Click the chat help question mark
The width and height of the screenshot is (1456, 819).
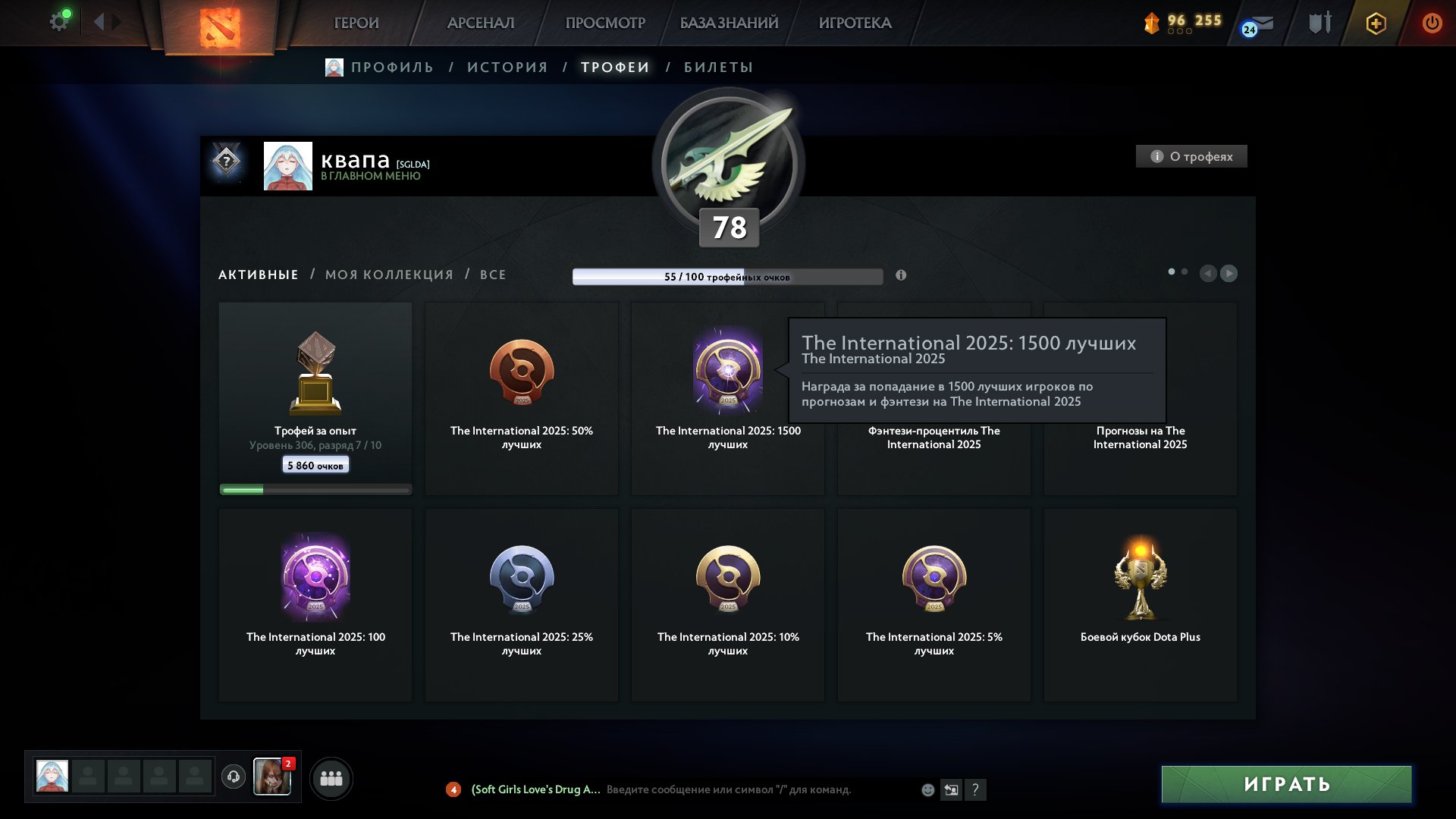pos(975,789)
